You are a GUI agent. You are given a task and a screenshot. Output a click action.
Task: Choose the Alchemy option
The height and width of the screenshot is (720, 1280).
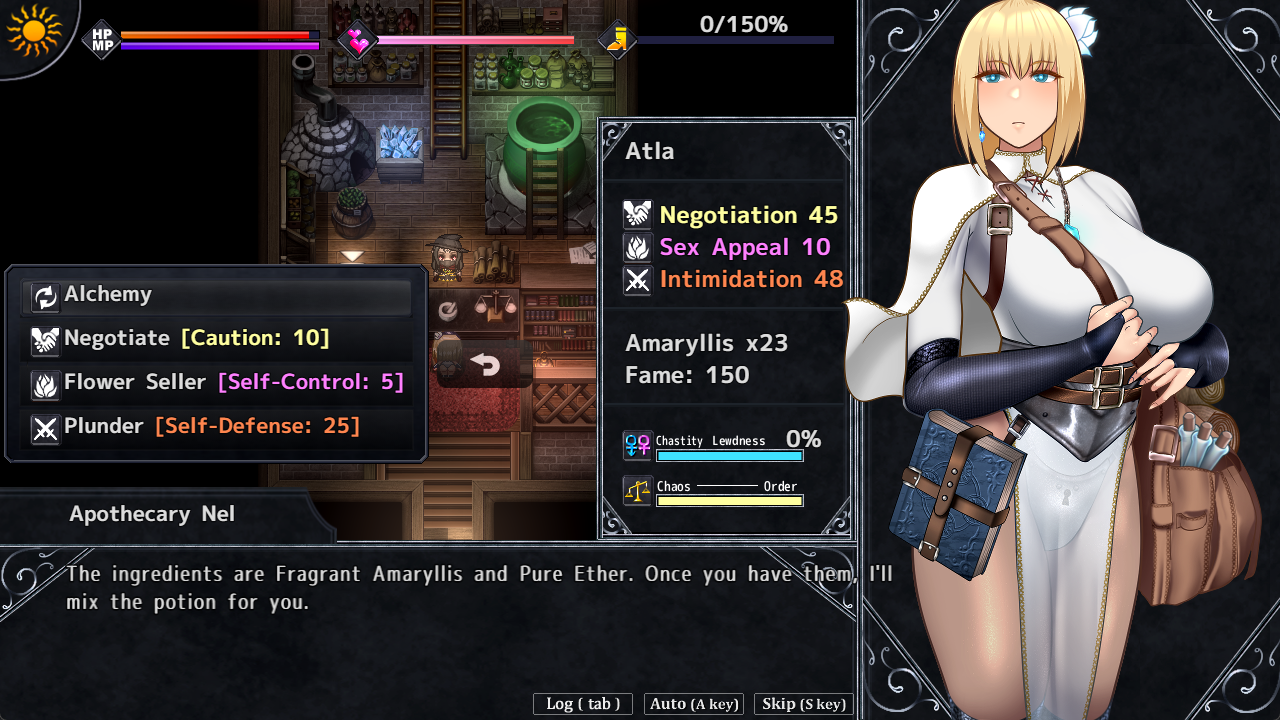pos(216,295)
